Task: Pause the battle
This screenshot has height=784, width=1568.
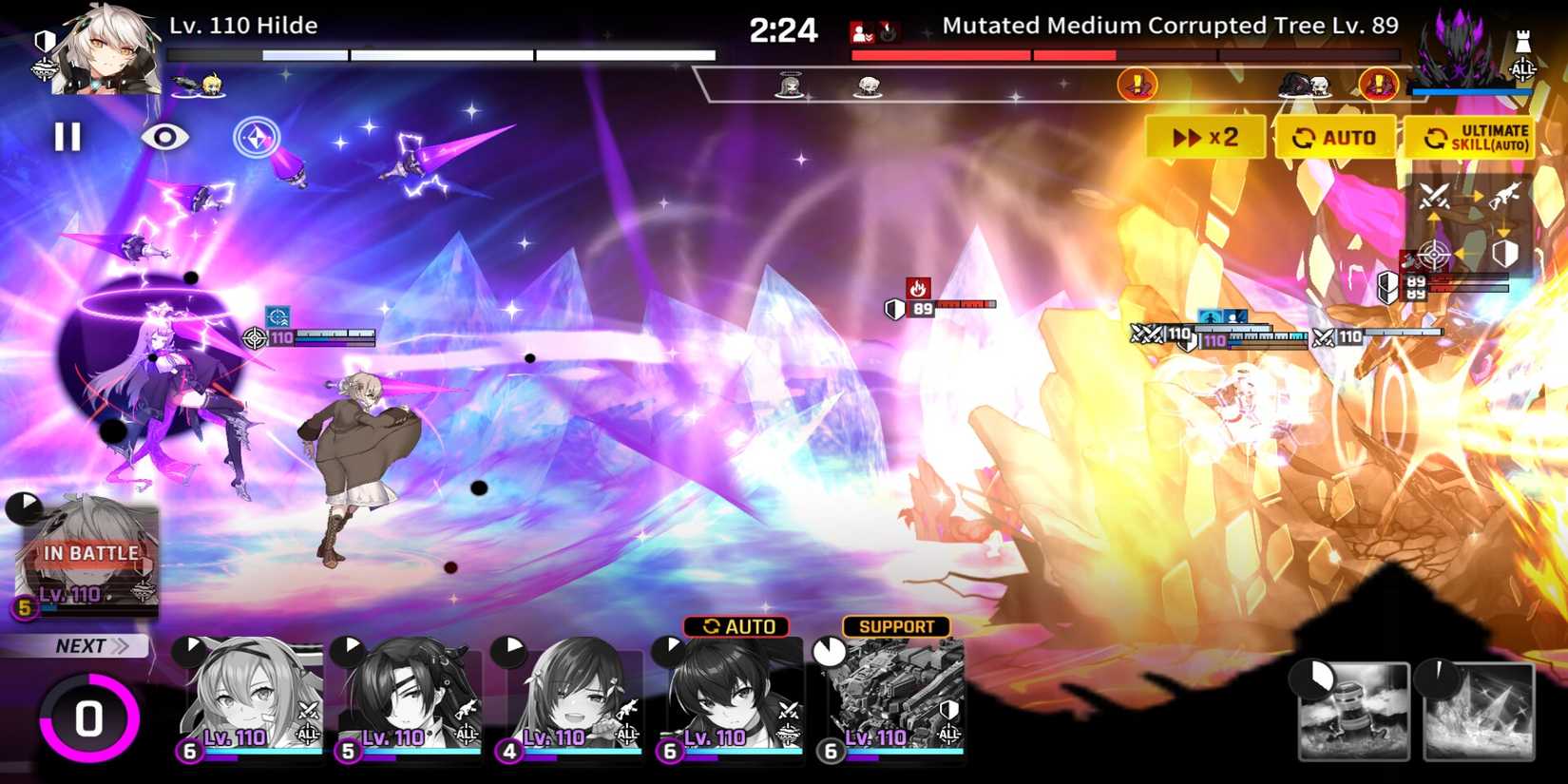Action: coord(67,139)
